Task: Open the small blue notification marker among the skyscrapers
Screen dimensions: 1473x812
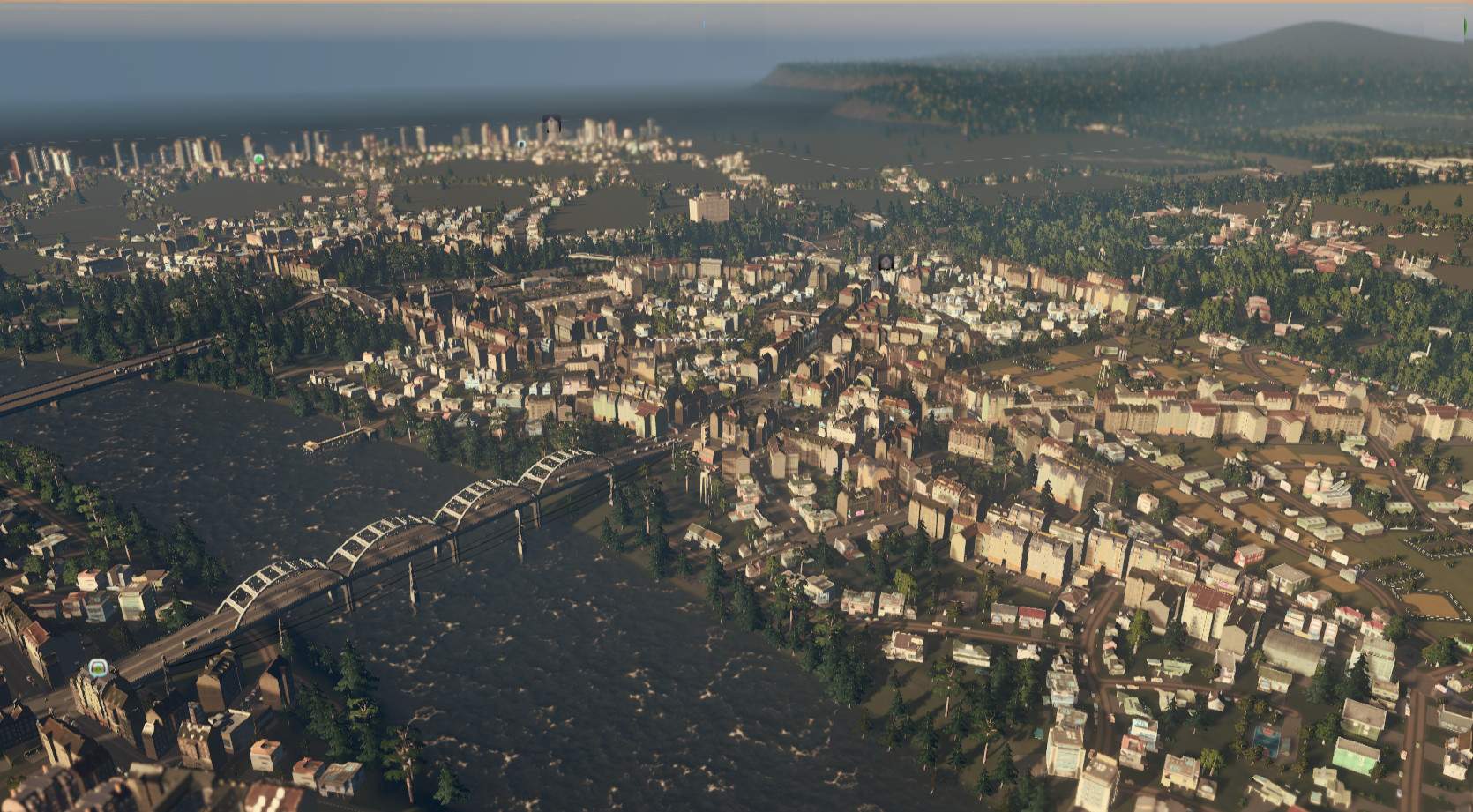Action: [521, 145]
